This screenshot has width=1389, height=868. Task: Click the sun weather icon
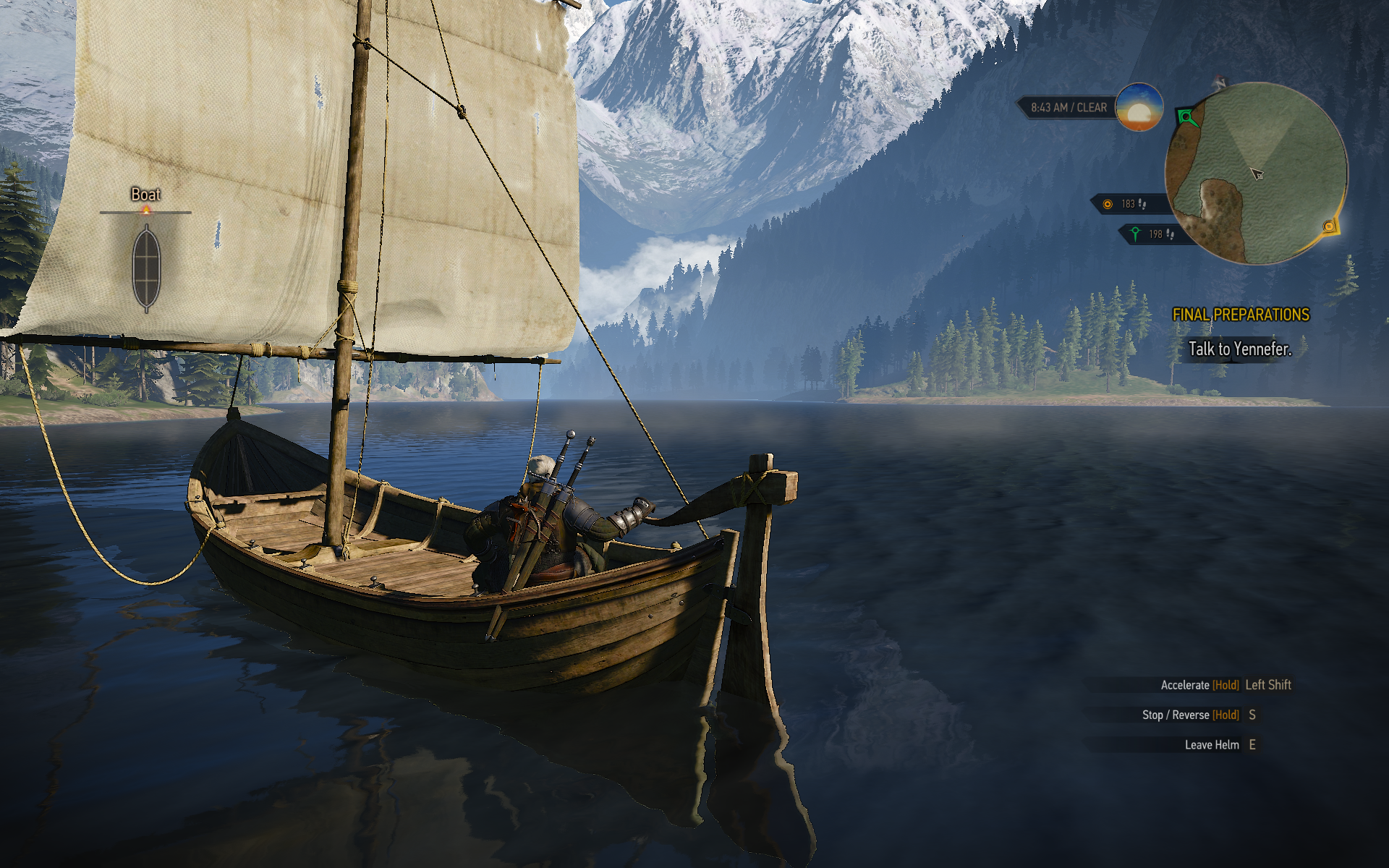tap(1139, 108)
